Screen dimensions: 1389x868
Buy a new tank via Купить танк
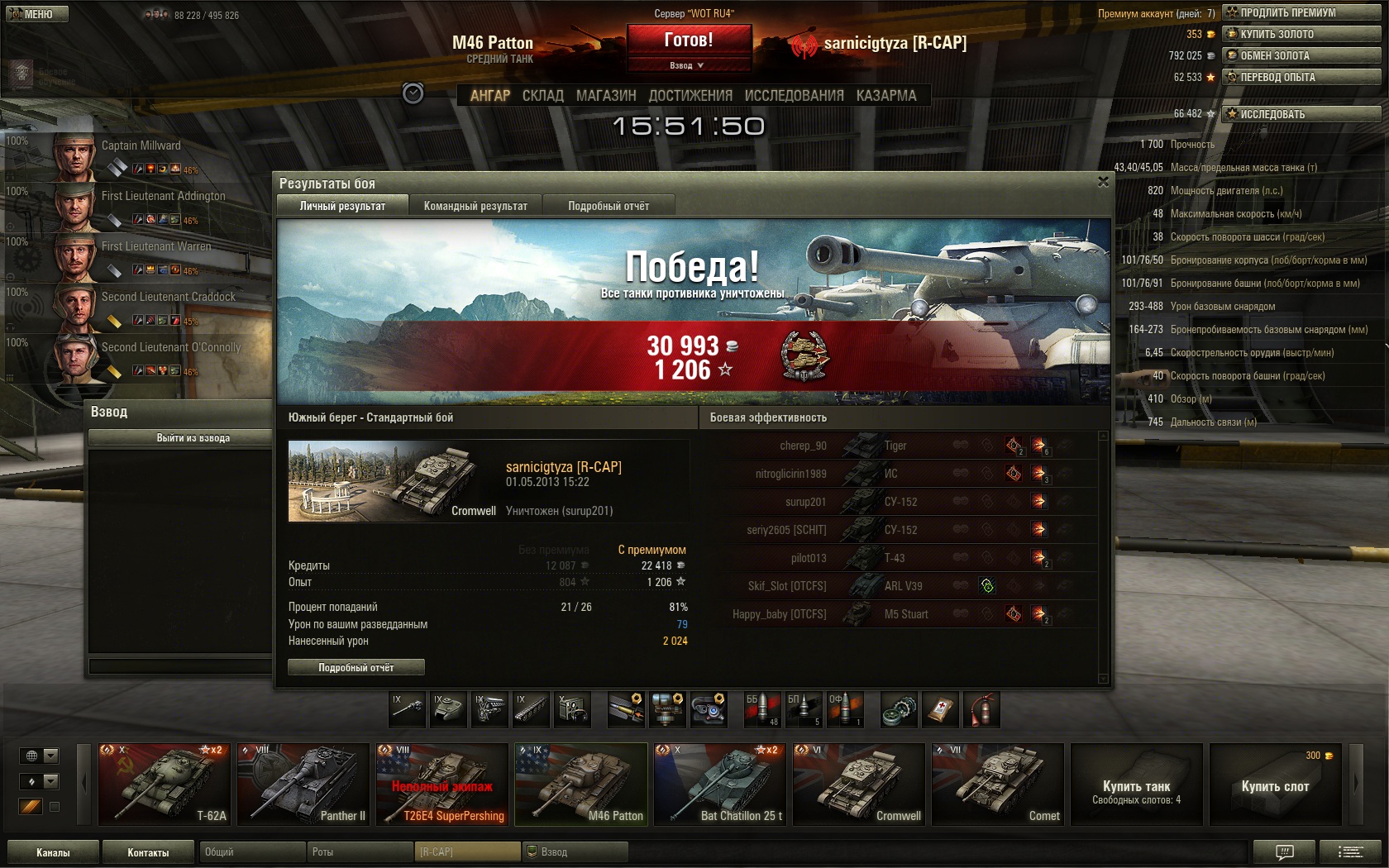click(1136, 784)
